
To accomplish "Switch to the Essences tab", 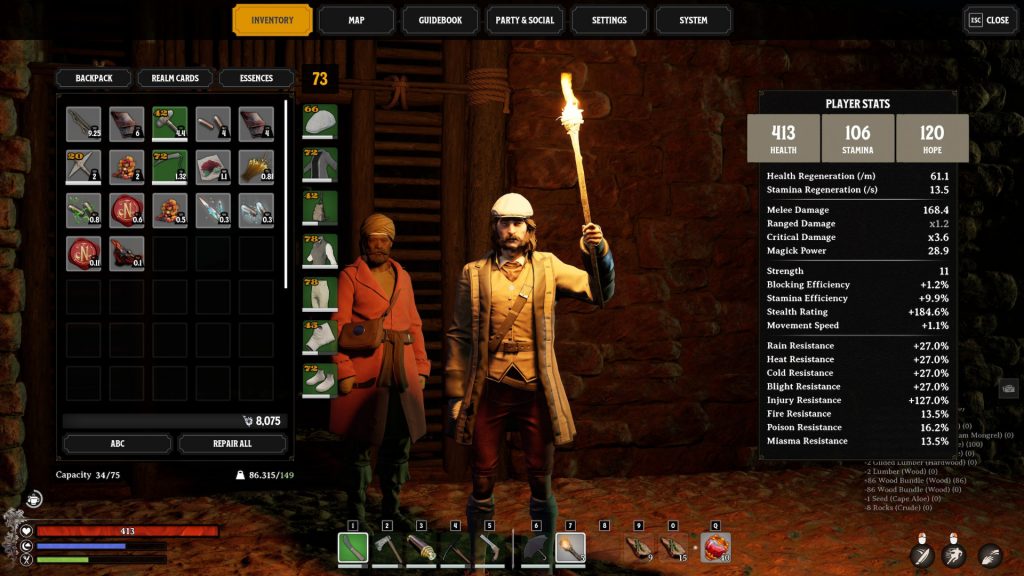I will [256, 78].
